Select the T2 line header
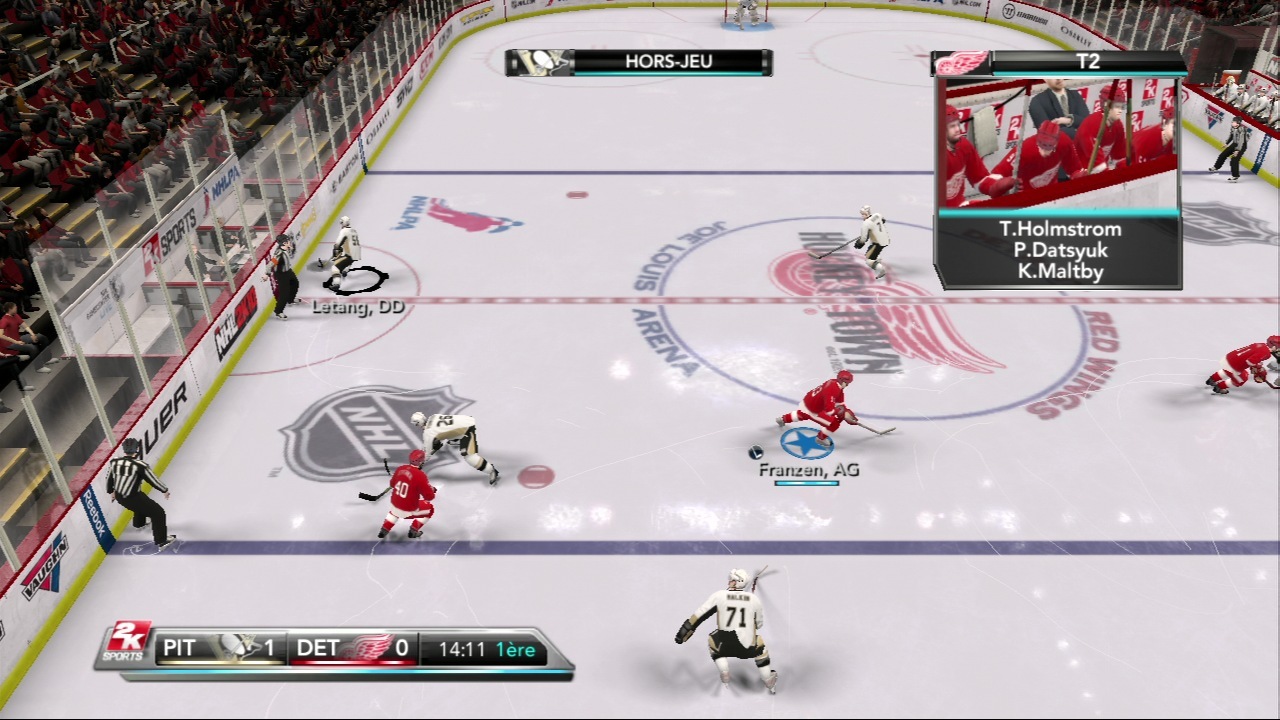 pos(1087,62)
